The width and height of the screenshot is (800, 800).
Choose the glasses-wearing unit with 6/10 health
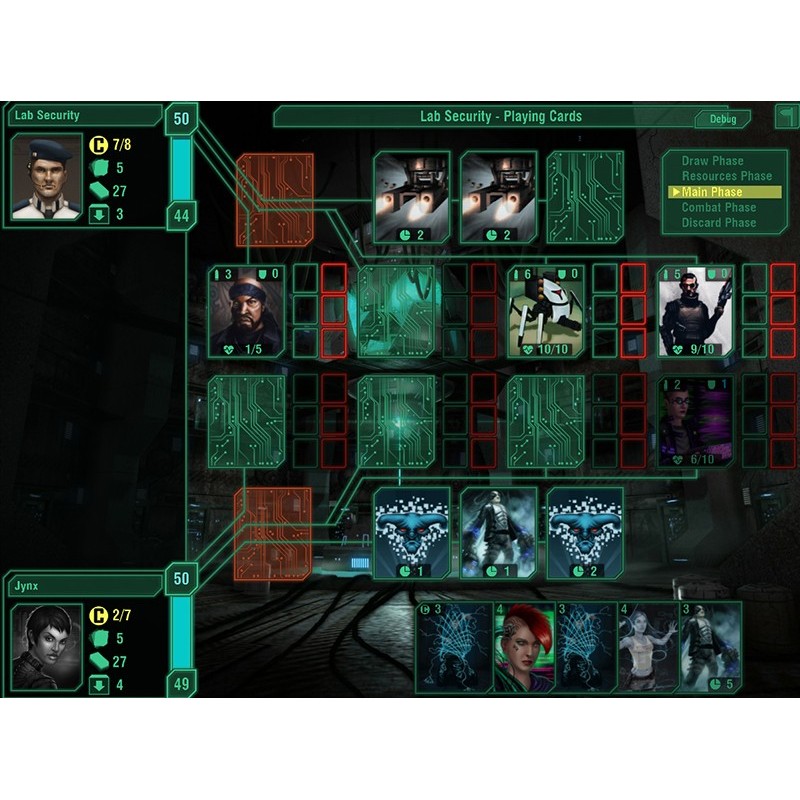(x=696, y=421)
